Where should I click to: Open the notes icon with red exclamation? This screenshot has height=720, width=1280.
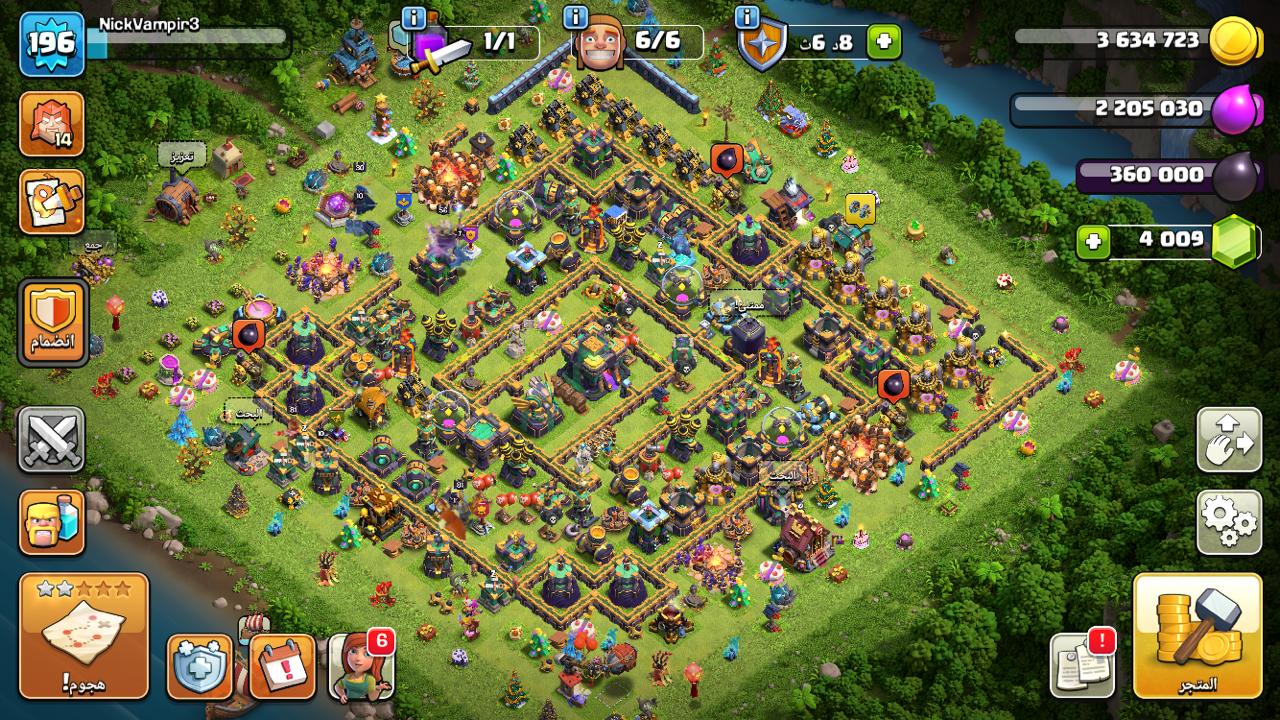(x=1082, y=665)
